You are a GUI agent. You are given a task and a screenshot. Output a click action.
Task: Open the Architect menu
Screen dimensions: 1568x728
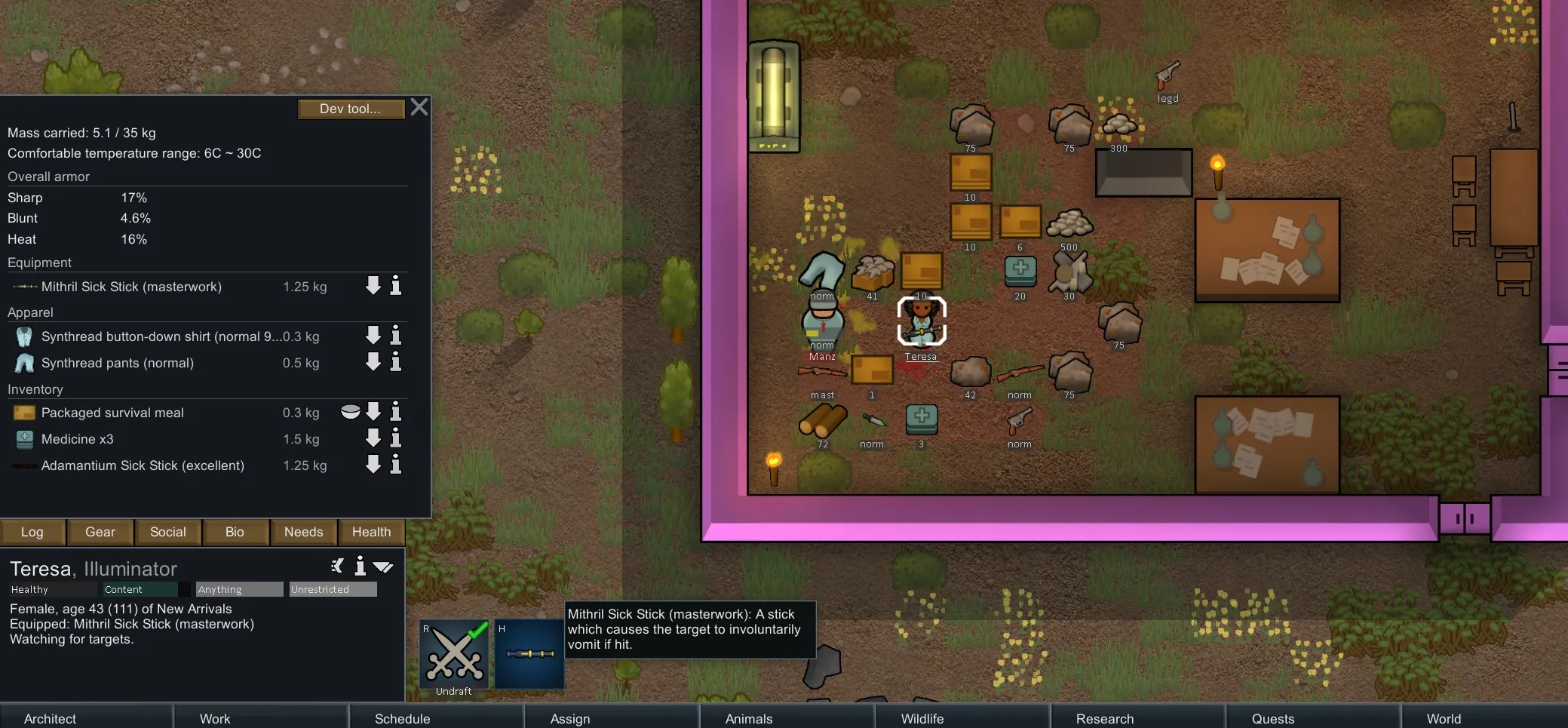[x=50, y=718]
